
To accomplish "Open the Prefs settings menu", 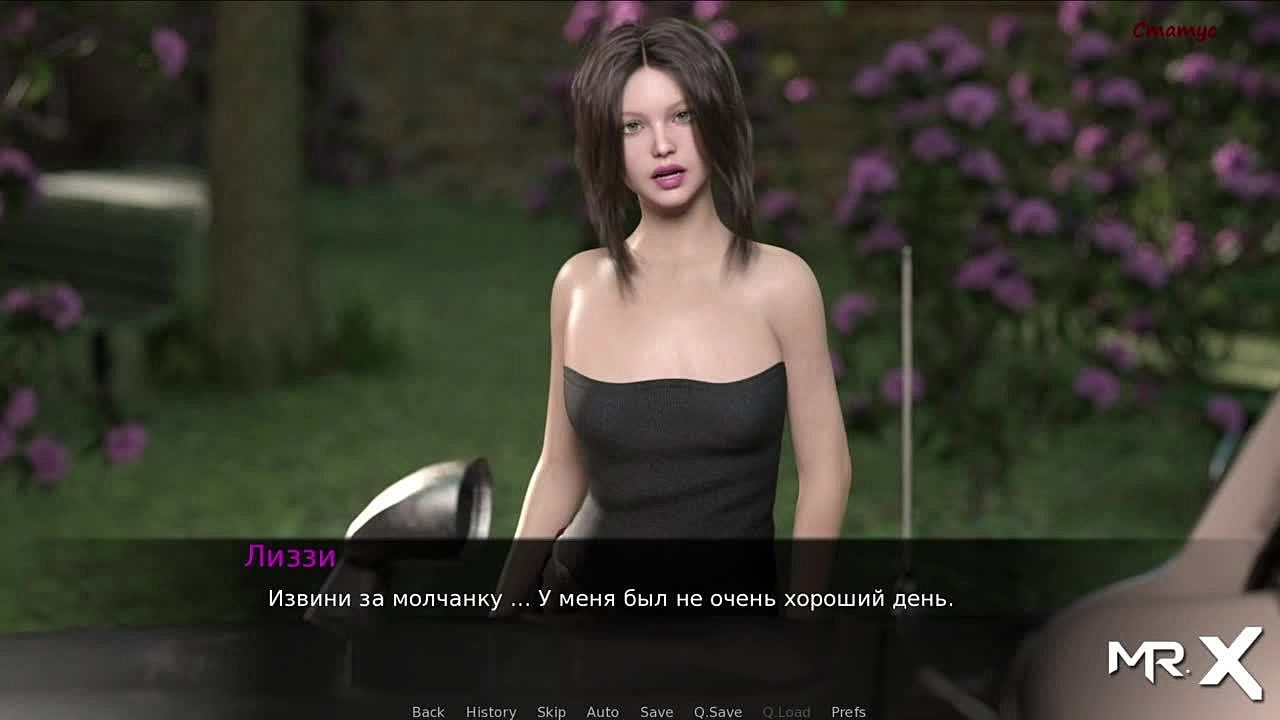I will (x=848, y=712).
